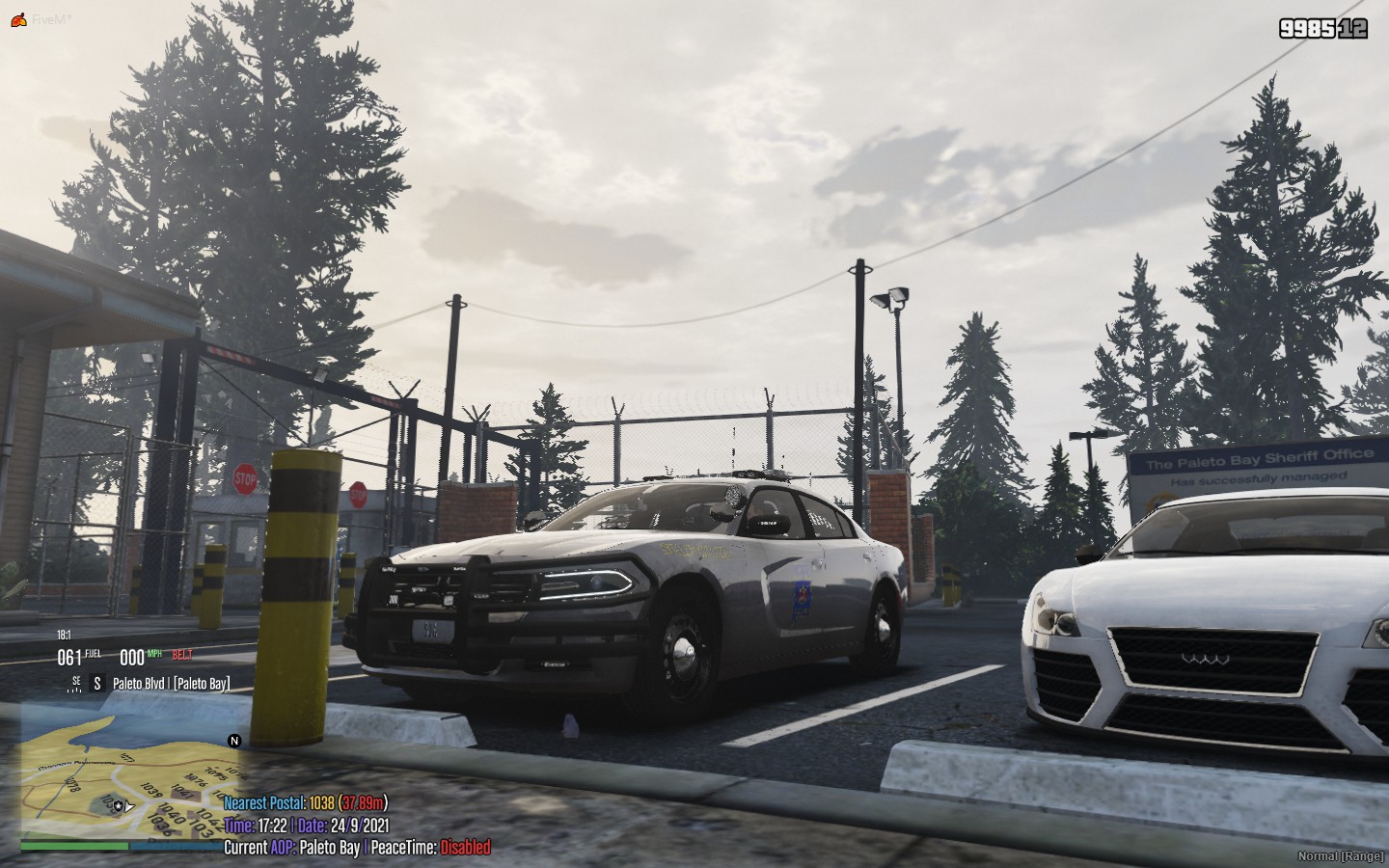Click the 37.89m distance readout
Screen dimensions: 1389x868
(364, 802)
